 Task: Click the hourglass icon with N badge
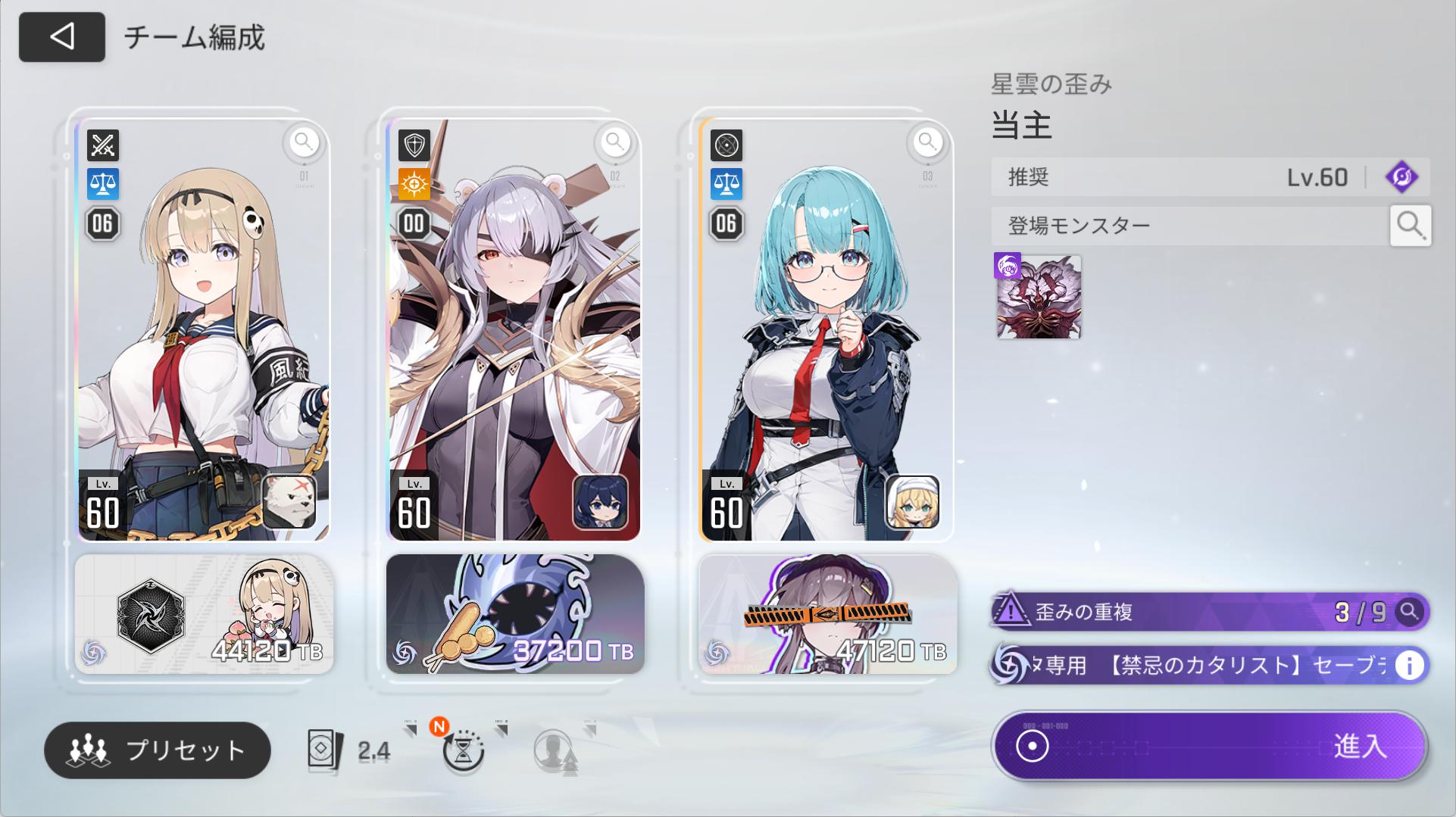[x=463, y=750]
